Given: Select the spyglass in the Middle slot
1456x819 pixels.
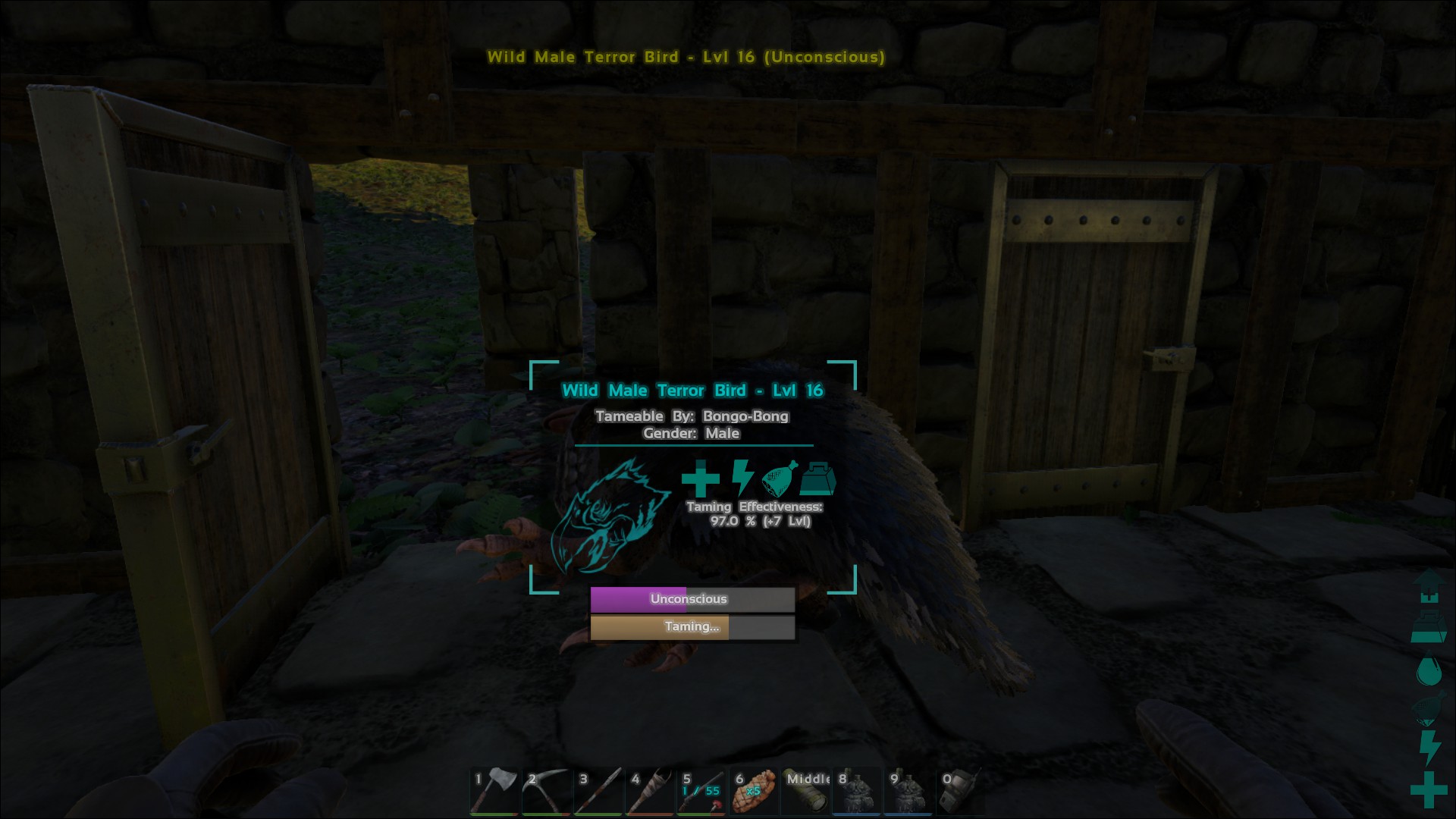Looking at the screenshot, I should [807, 791].
